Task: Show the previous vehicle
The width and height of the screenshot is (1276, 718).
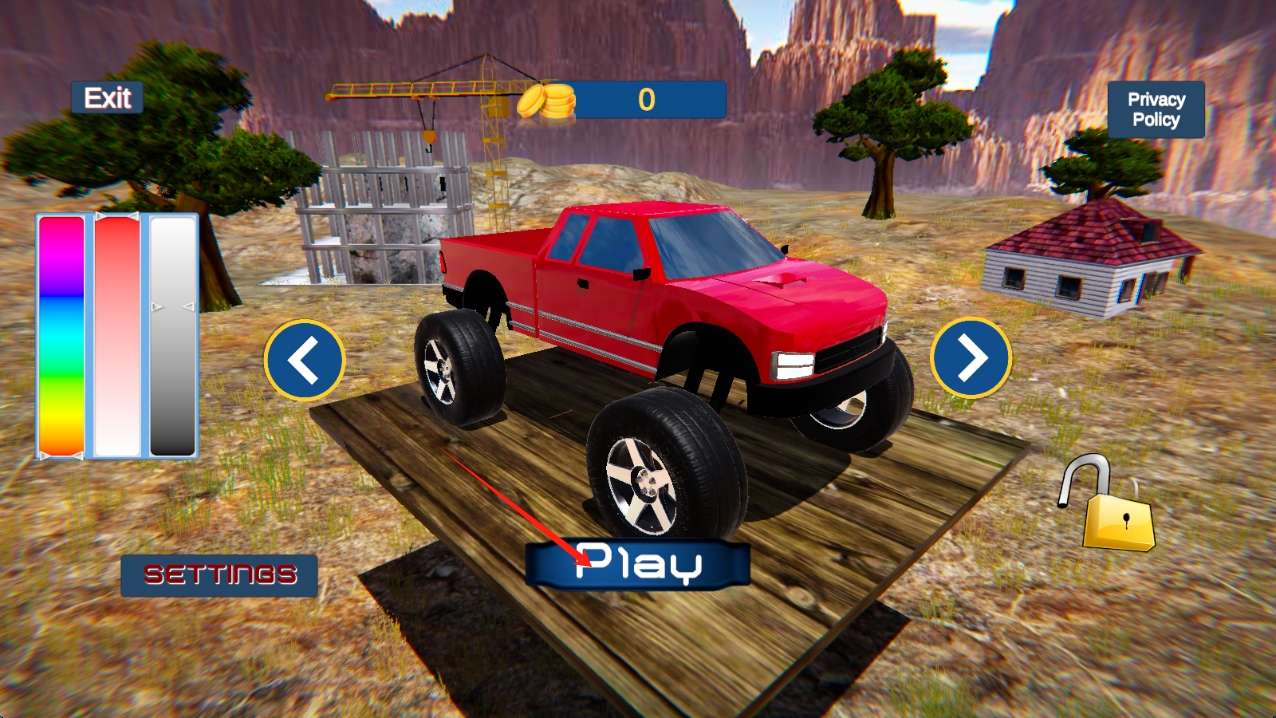Action: point(305,360)
